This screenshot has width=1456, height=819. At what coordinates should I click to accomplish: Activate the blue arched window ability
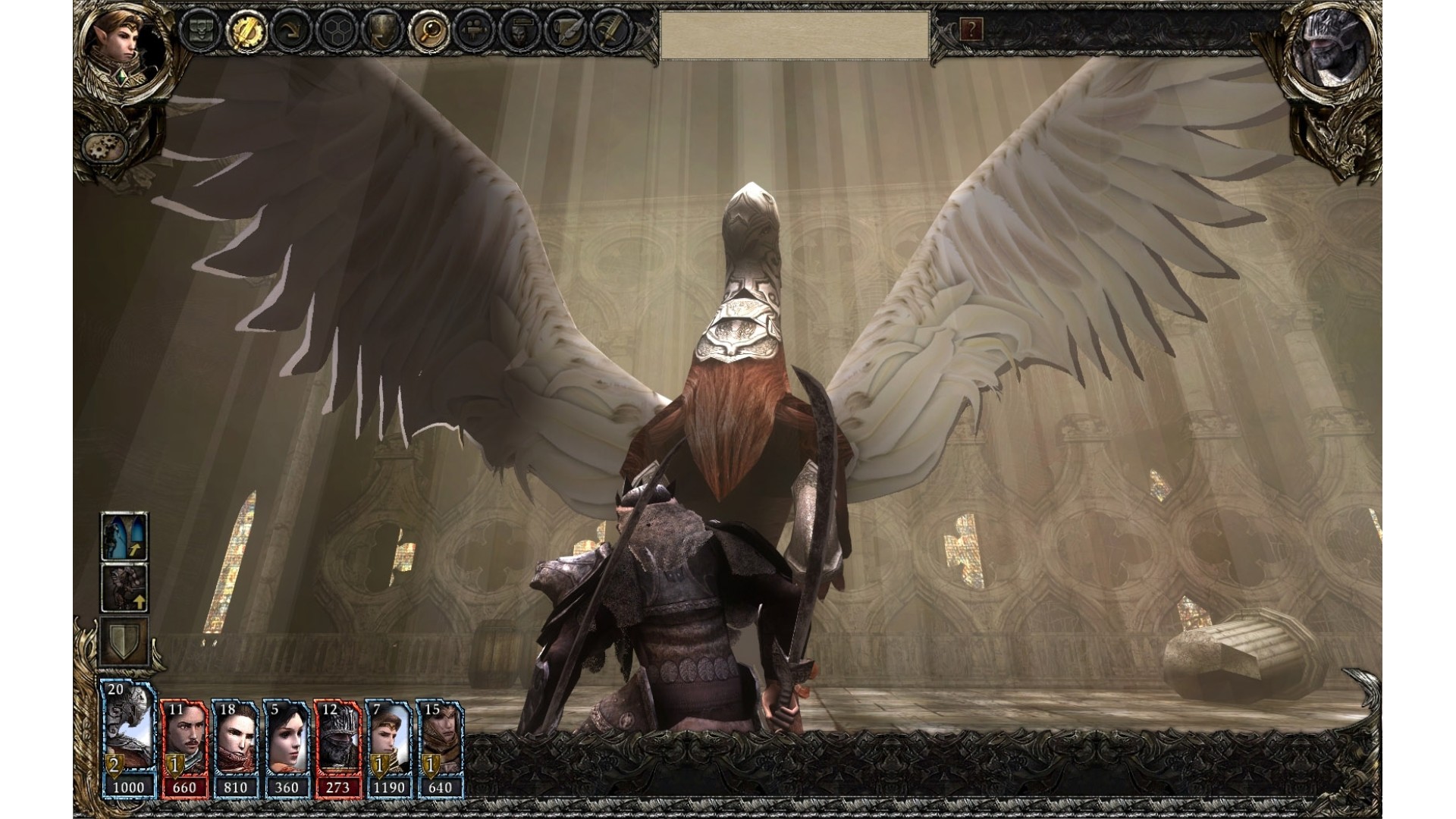125,536
